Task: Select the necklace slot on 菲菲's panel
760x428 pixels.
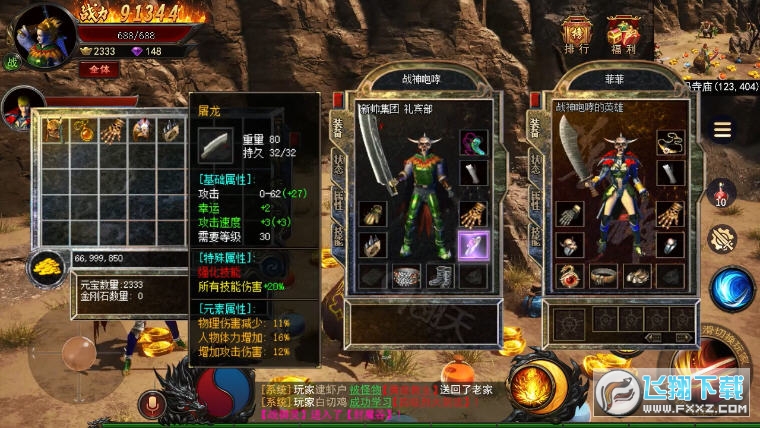Action: click(x=668, y=143)
